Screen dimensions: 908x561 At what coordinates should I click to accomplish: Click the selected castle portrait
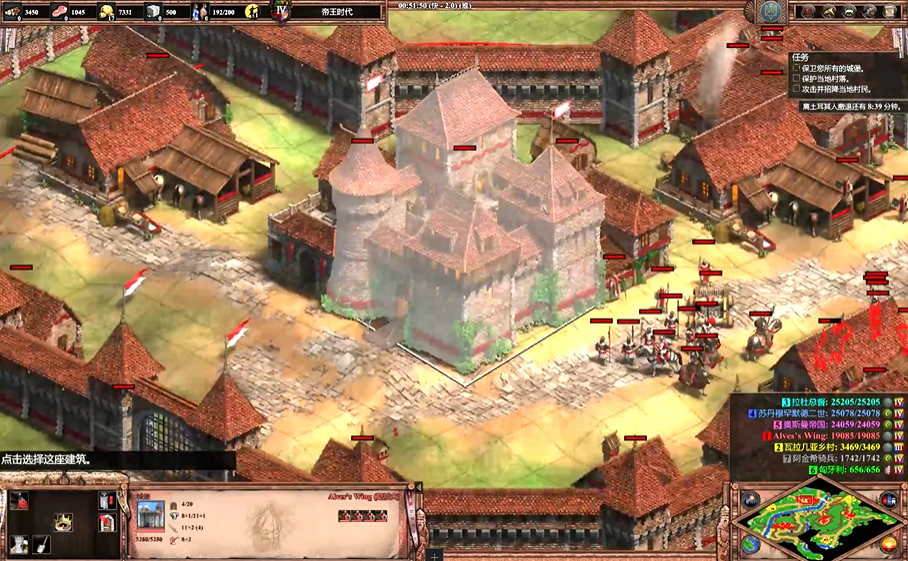click(x=150, y=516)
